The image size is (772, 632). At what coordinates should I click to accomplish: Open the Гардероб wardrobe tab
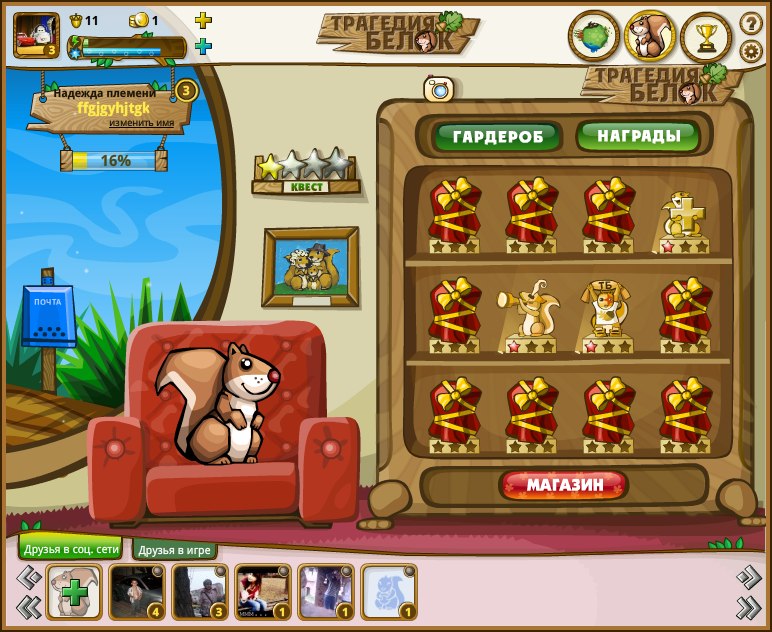tap(497, 137)
